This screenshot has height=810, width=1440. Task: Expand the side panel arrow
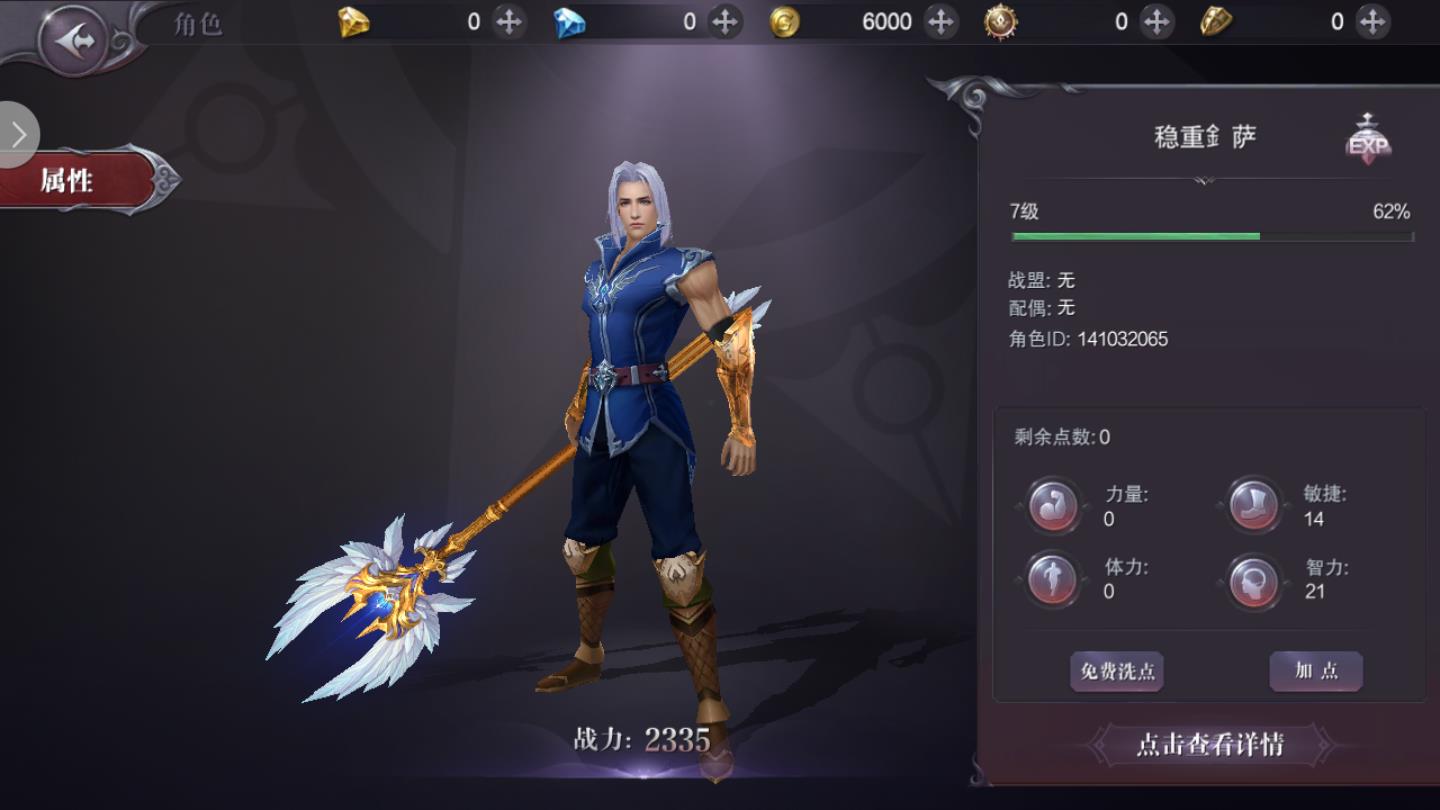[x=18, y=135]
